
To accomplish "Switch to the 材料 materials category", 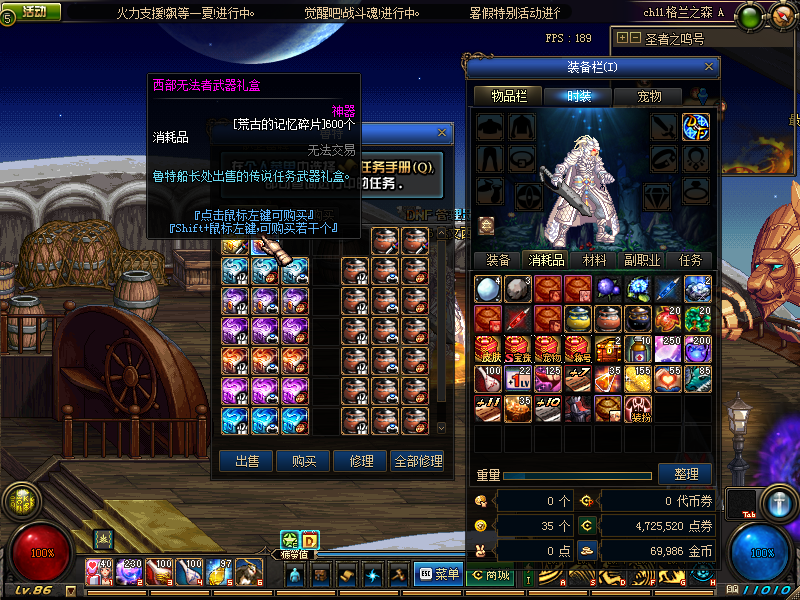I will [x=595, y=259].
